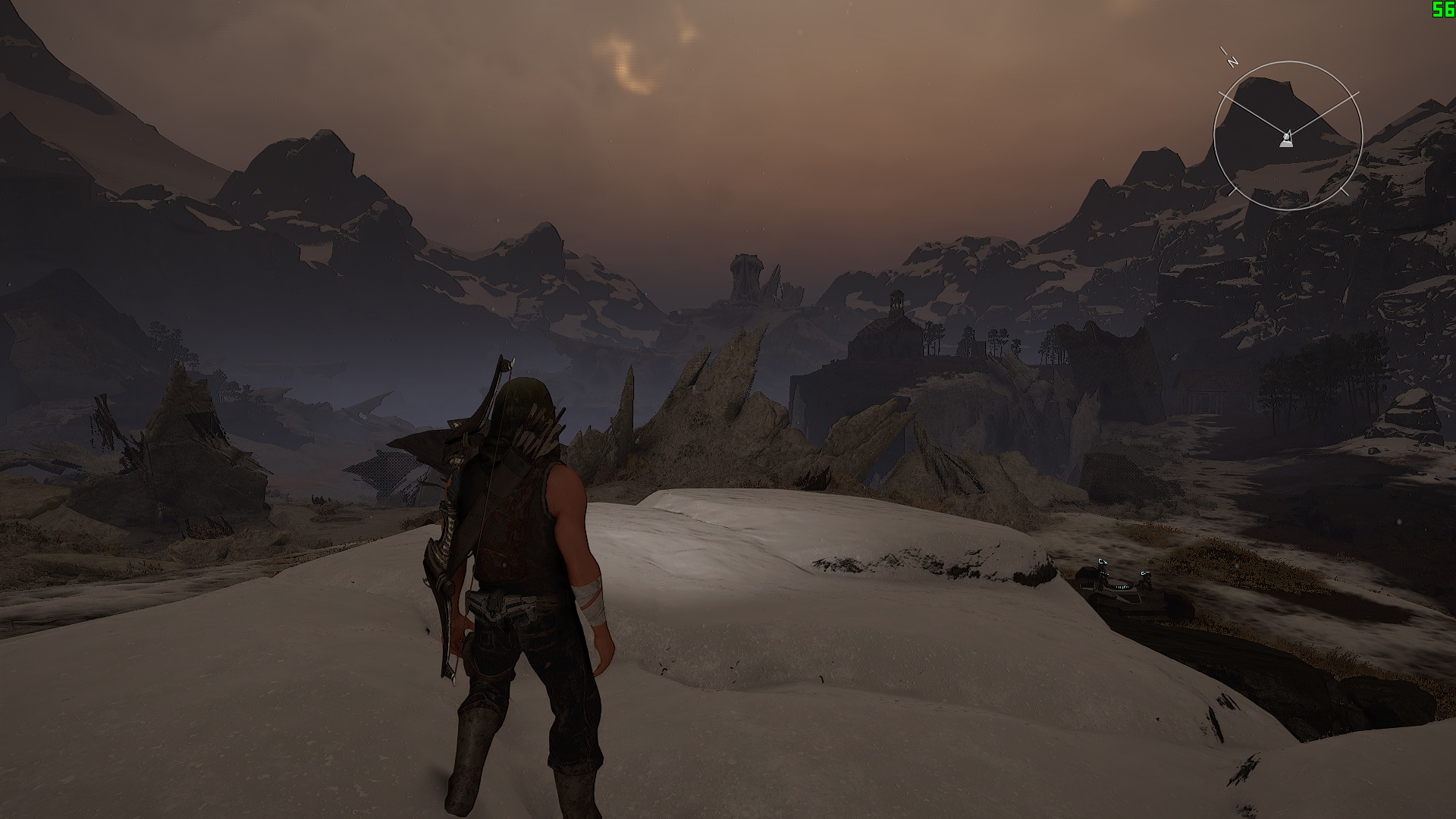1456x819 pixels.
Task: Click the tall rock spire on the horizon
Action: point(747,273)
